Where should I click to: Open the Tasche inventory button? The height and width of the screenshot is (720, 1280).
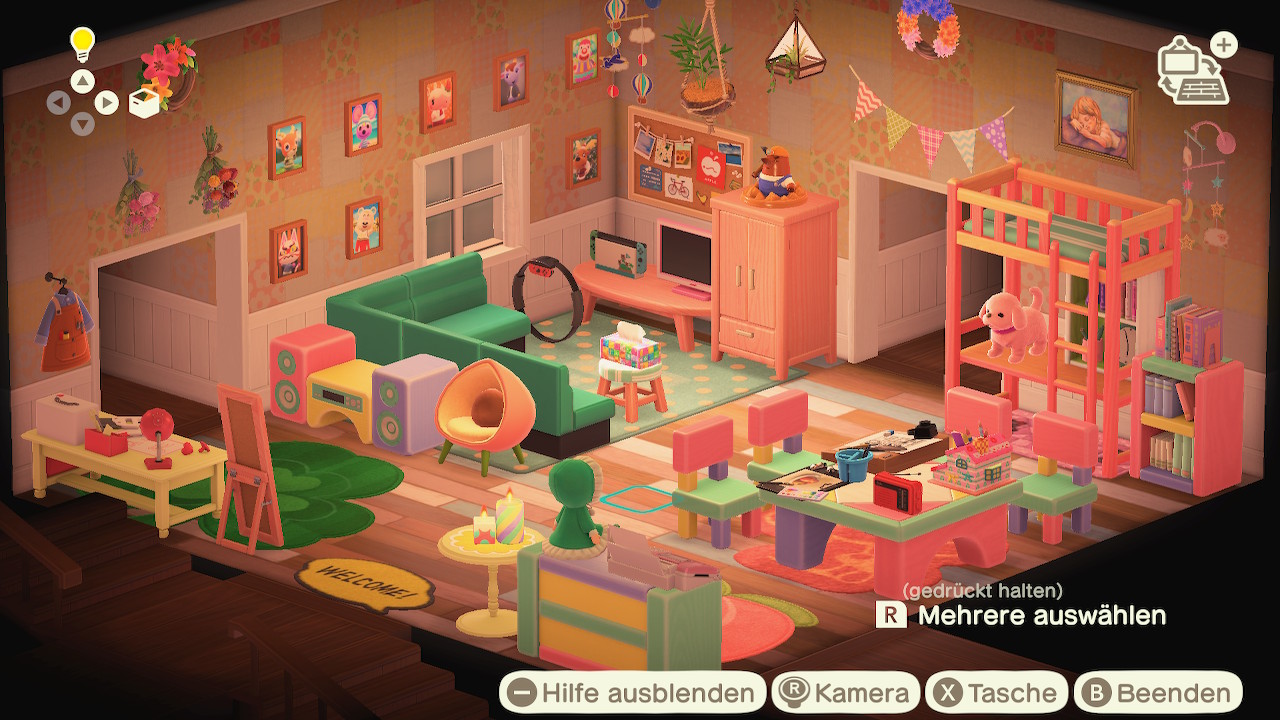(x=996, y=693)
